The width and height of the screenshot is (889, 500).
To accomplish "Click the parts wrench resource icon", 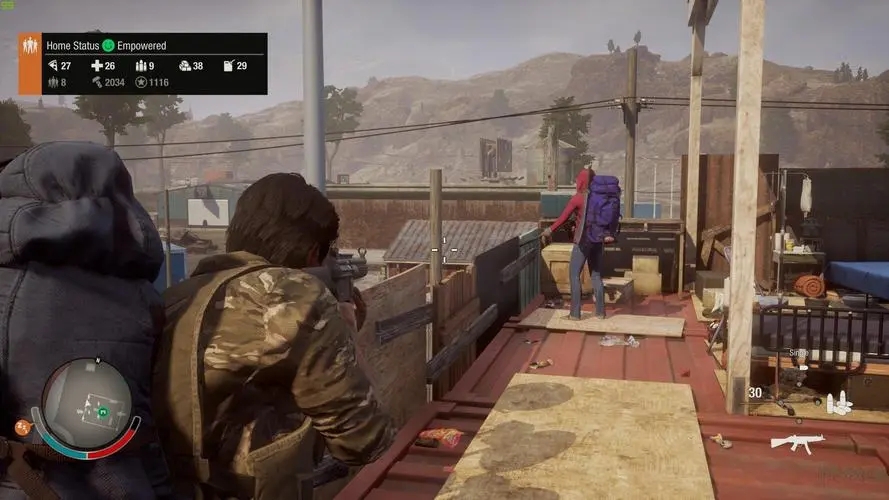I will 97,82.
